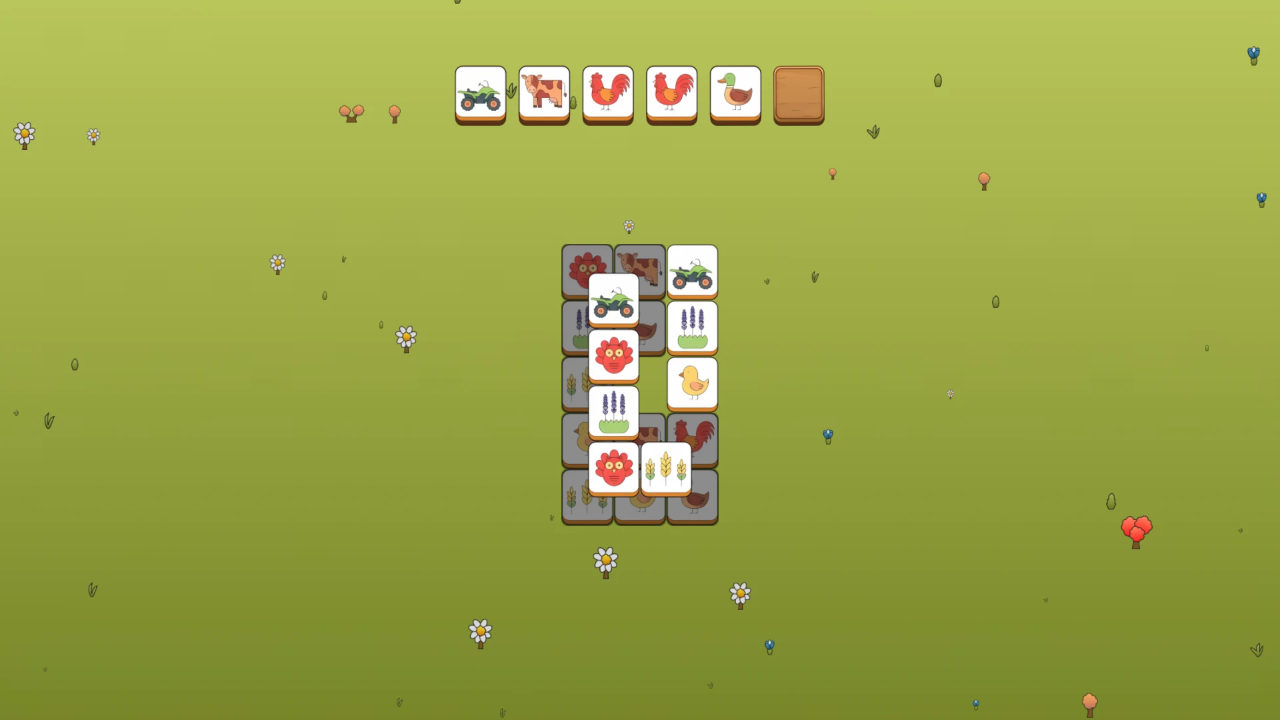Image resolution: width=1280 pixels, height=720 pixels.
Task: Select the cow tile in the tray
Action: coord(544,95)
